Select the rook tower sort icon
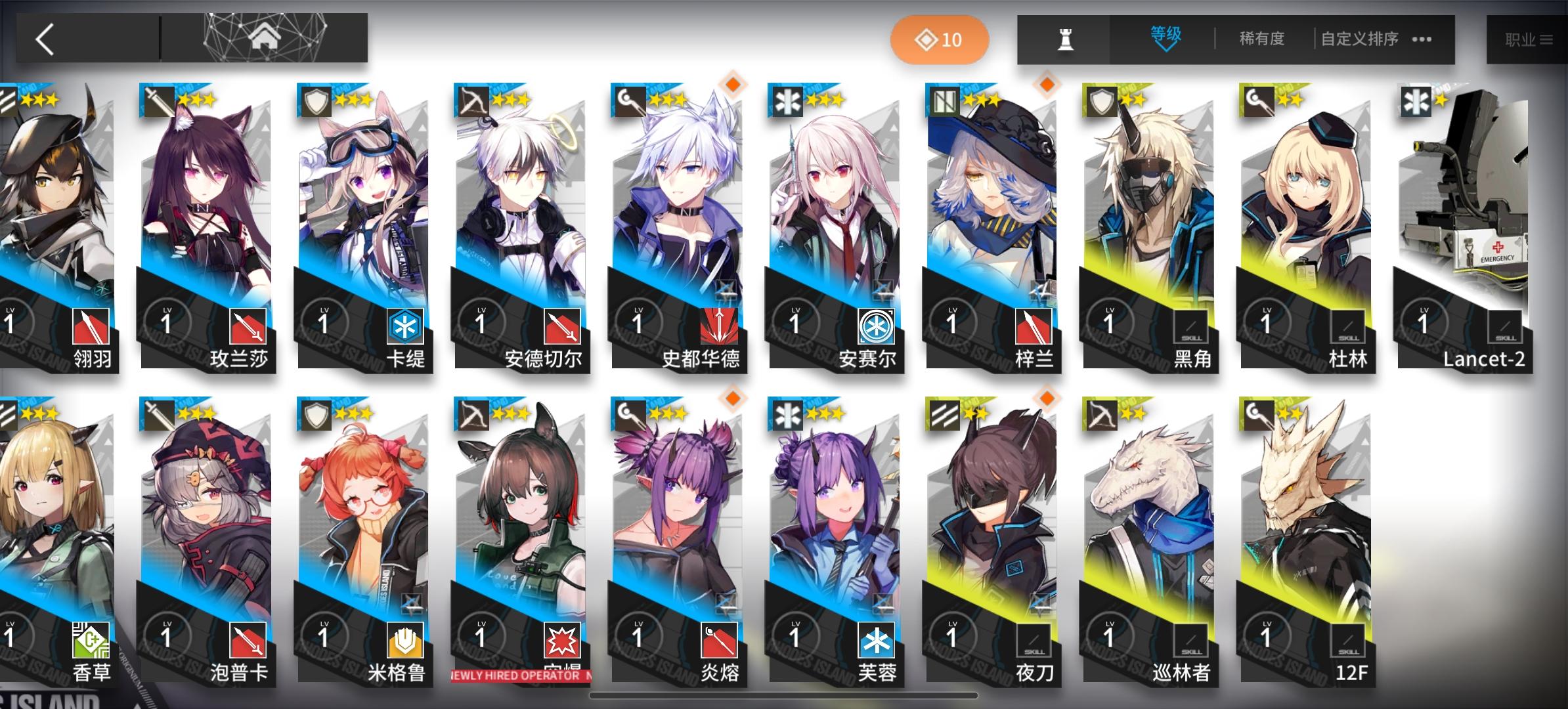1568x709 pixels. pos(1066,38)
